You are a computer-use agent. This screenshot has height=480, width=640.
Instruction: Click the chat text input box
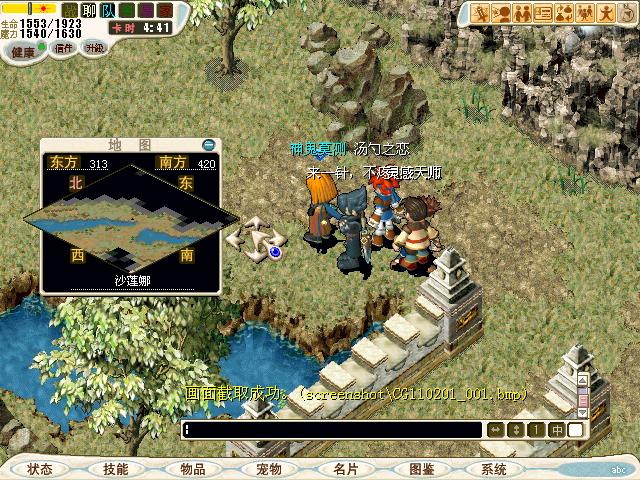pyautogui.click(x=332, y=430)
